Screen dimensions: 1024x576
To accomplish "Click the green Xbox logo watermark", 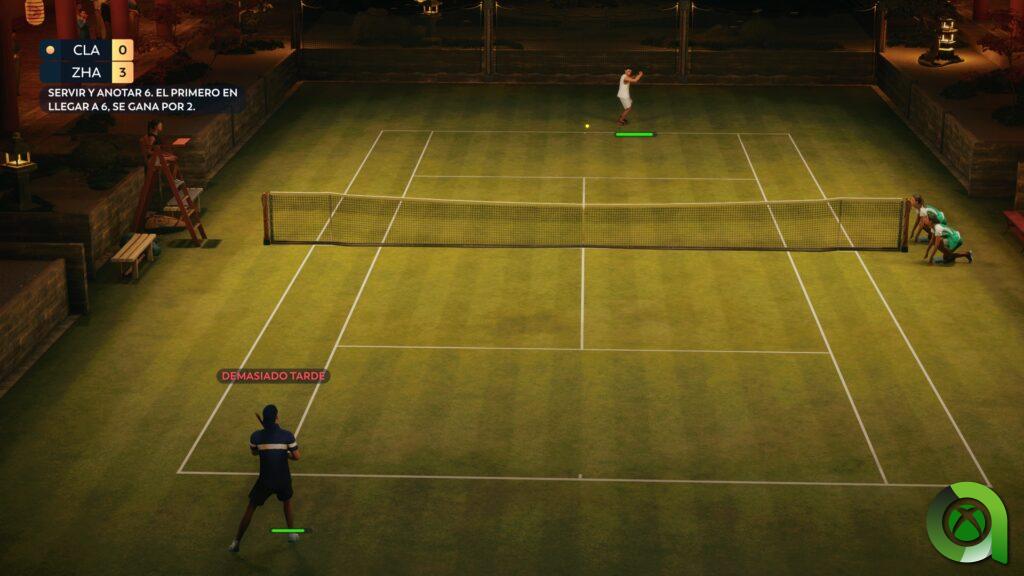I will tap(966, 523).
